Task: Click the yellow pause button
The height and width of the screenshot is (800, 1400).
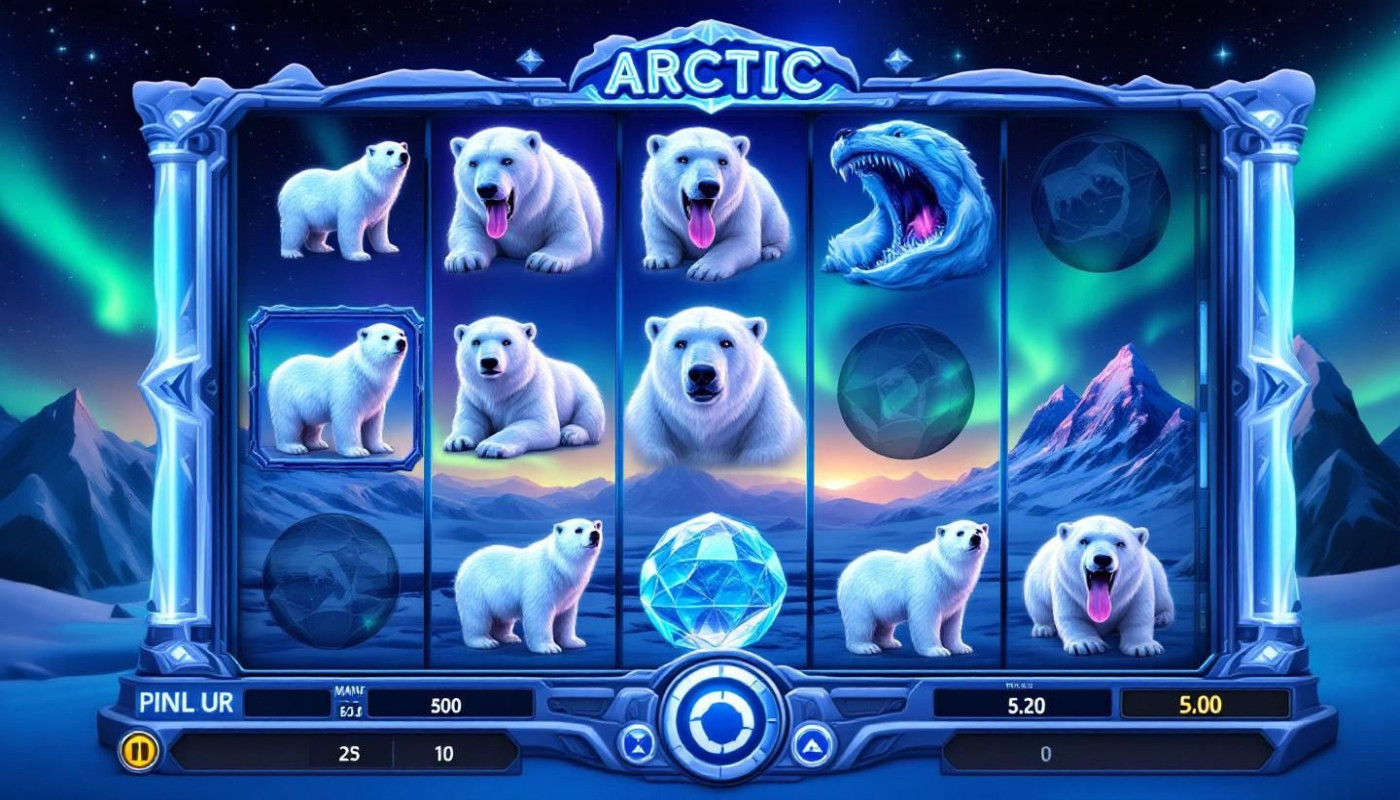Action: pos(138,752)
